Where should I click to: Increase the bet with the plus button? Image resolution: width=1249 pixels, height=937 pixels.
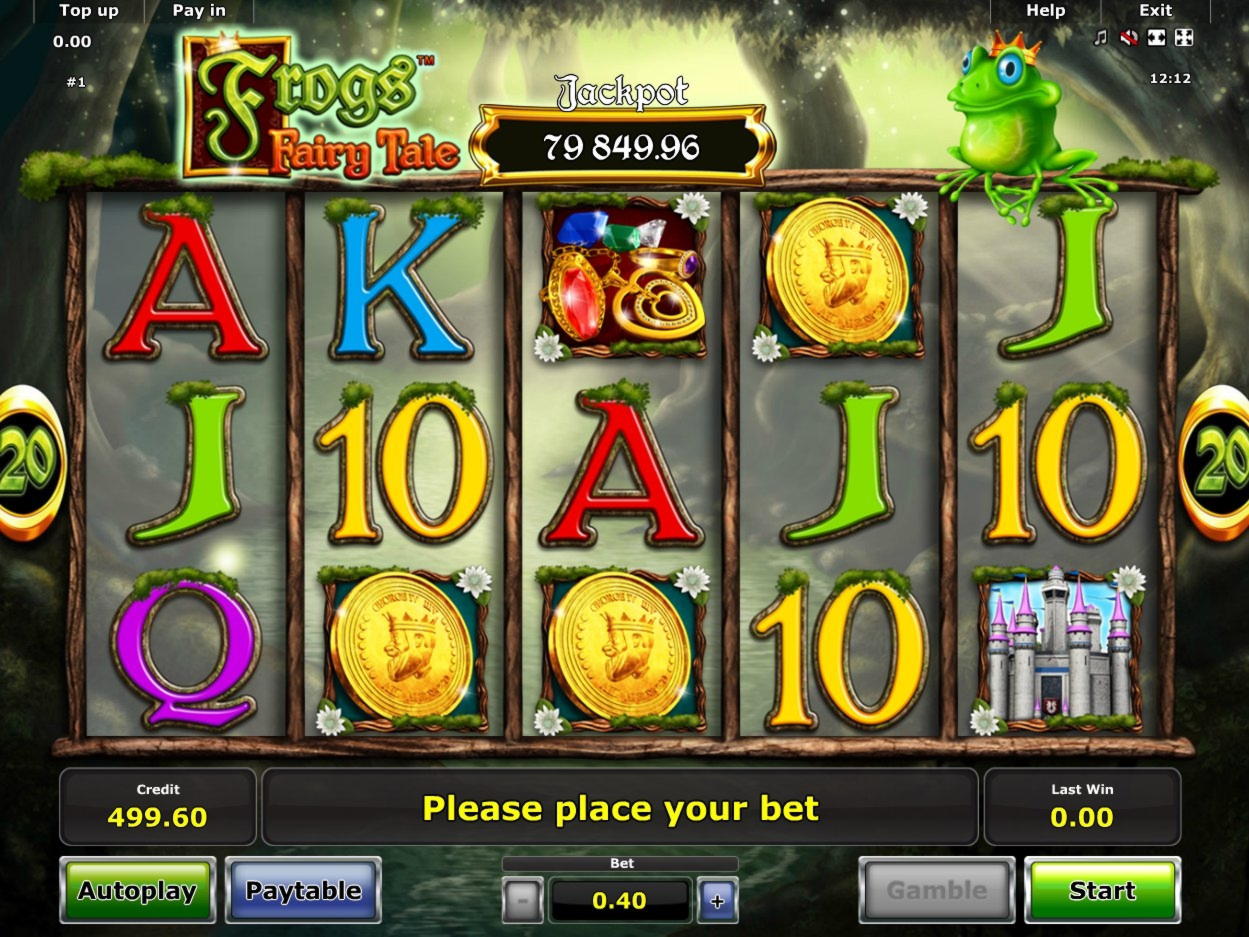coord(717,900)
